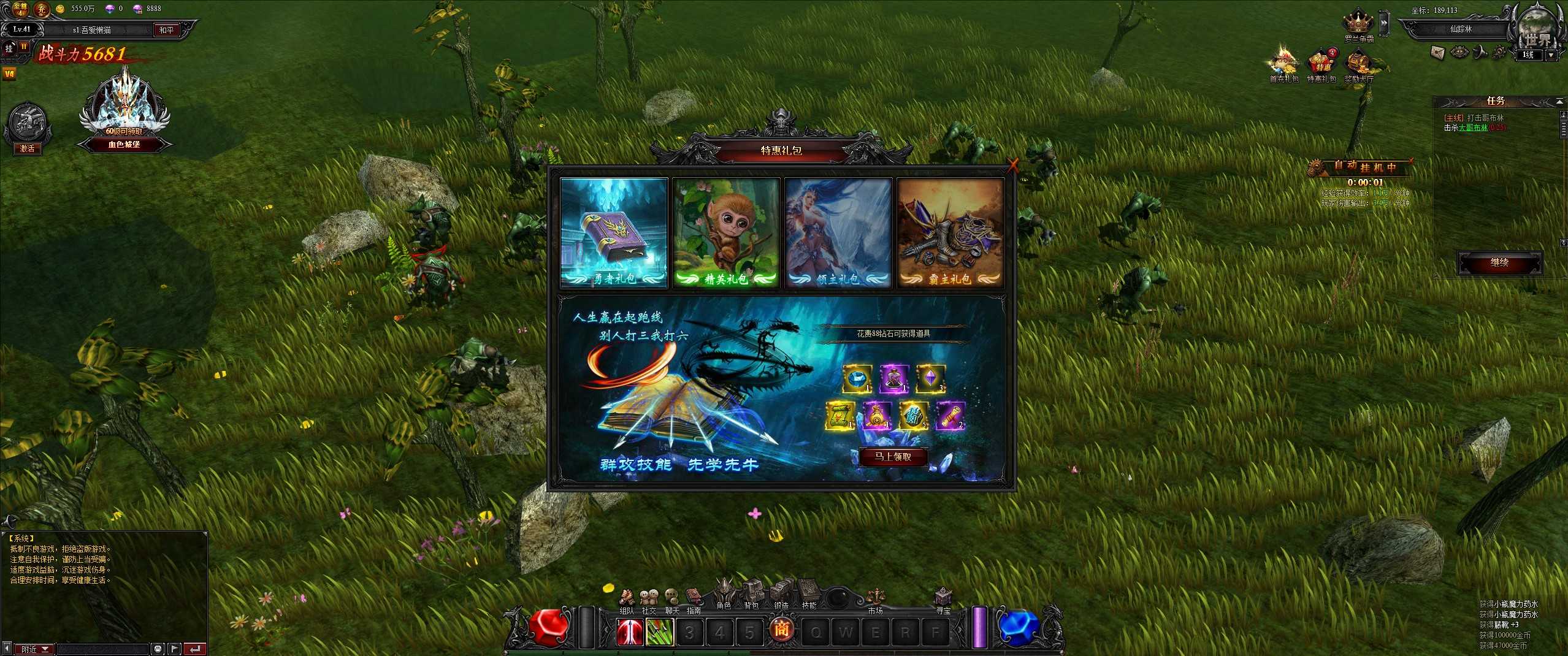
Task: Open the 角色 character panel
Action: point(724,594)
